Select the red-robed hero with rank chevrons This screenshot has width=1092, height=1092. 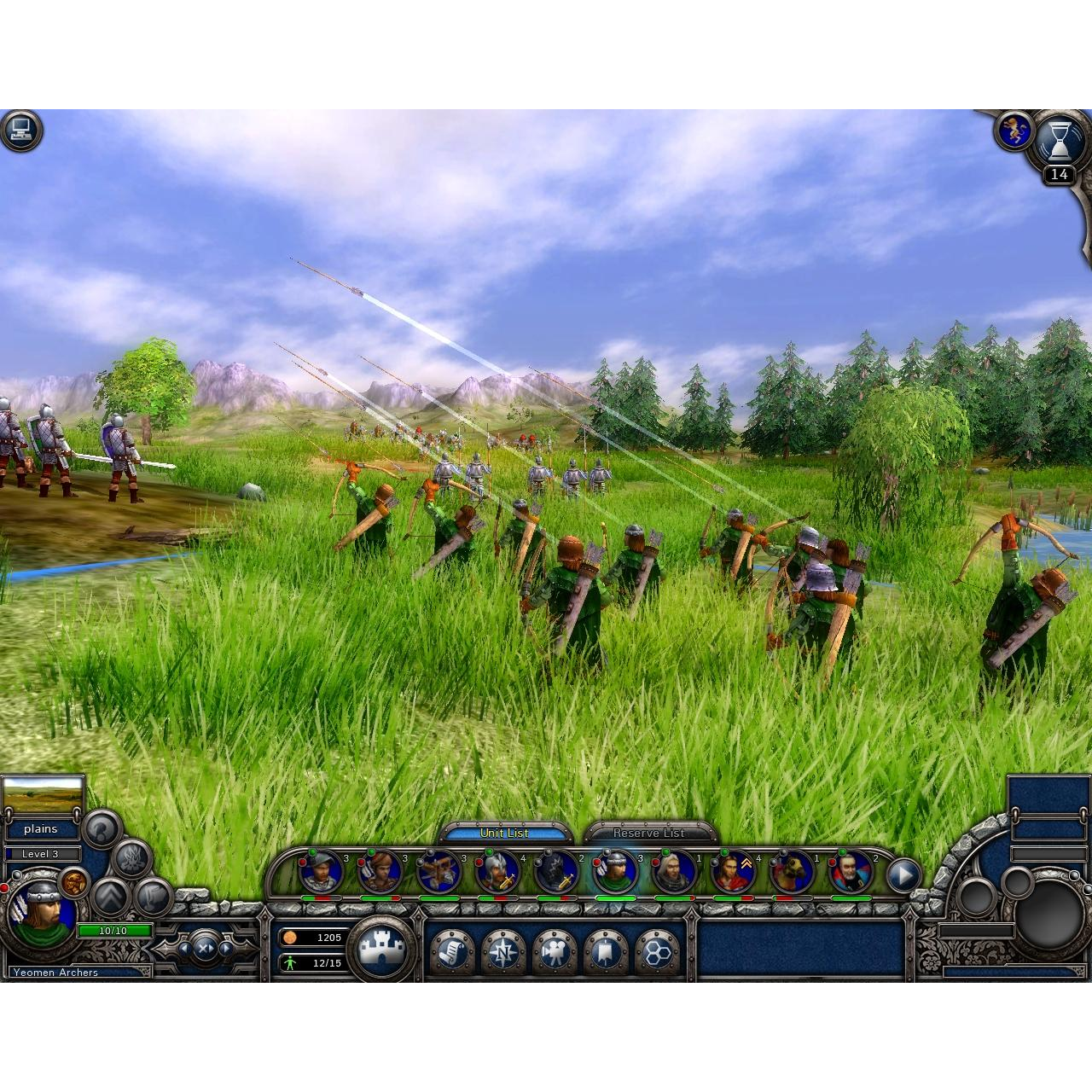click(734, 872)
